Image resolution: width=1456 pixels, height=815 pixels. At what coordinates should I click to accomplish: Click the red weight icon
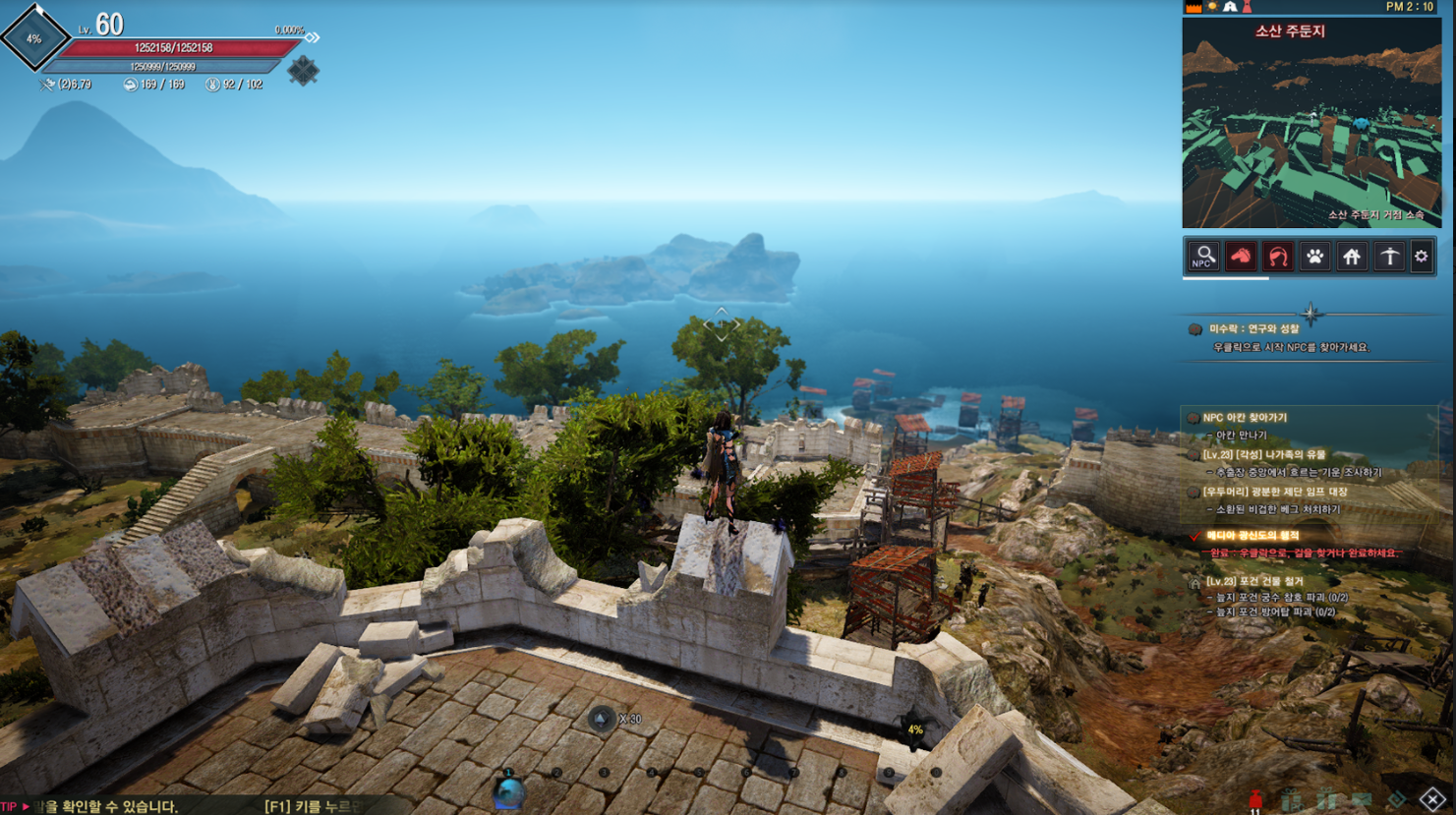[x=1255, y=800]
